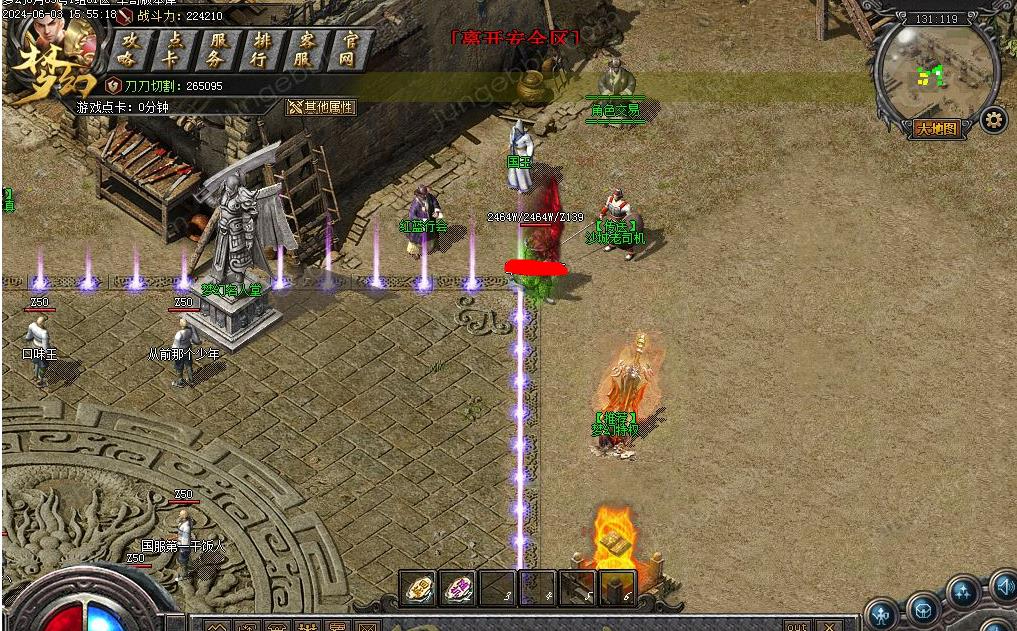
Task: Open the 服务 services menu
Action: [x=219, y=49]
